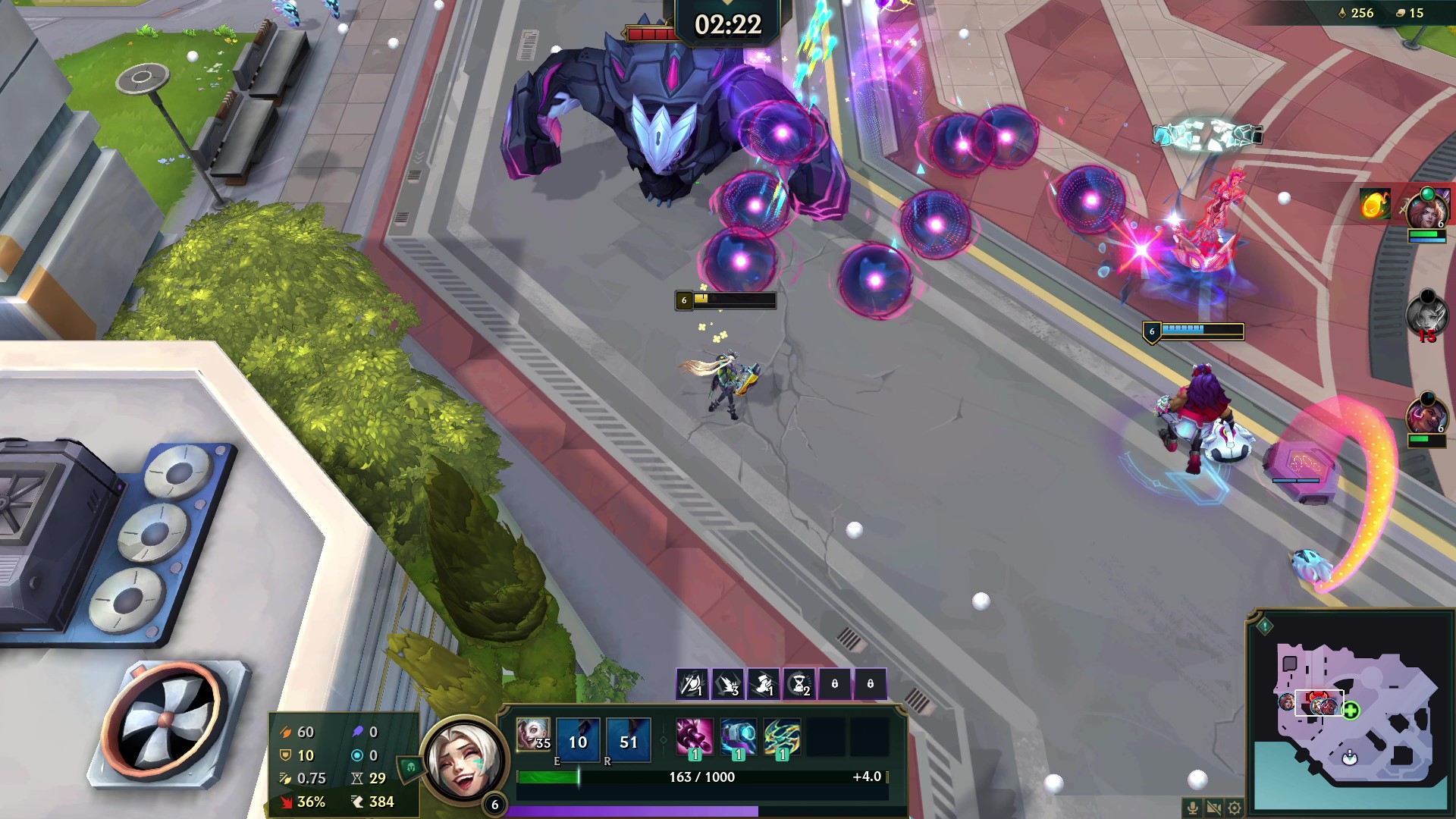Activate the R ultimate ability slot
The width and height of the screenshot is (1456, 819).
click(629, 741)
